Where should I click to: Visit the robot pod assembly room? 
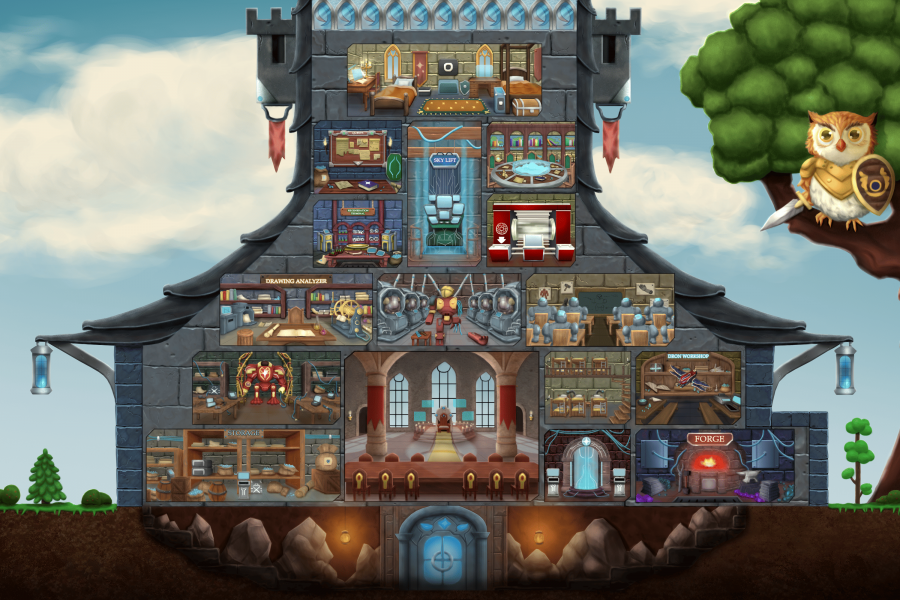pyautogui.click(x=448, y=310)
